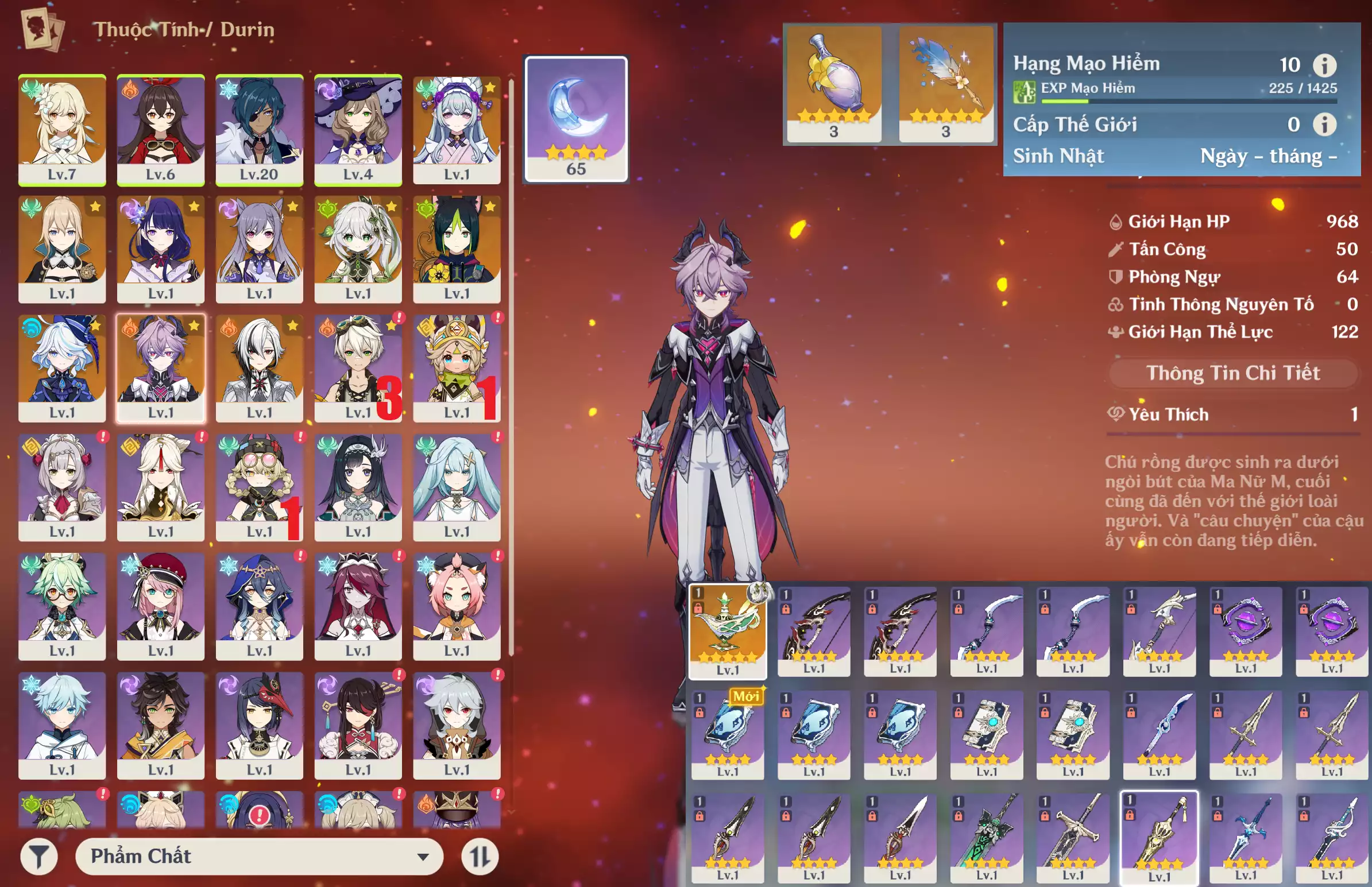
Task: Select the five-star blue feather item
Action: pos(945,83)
